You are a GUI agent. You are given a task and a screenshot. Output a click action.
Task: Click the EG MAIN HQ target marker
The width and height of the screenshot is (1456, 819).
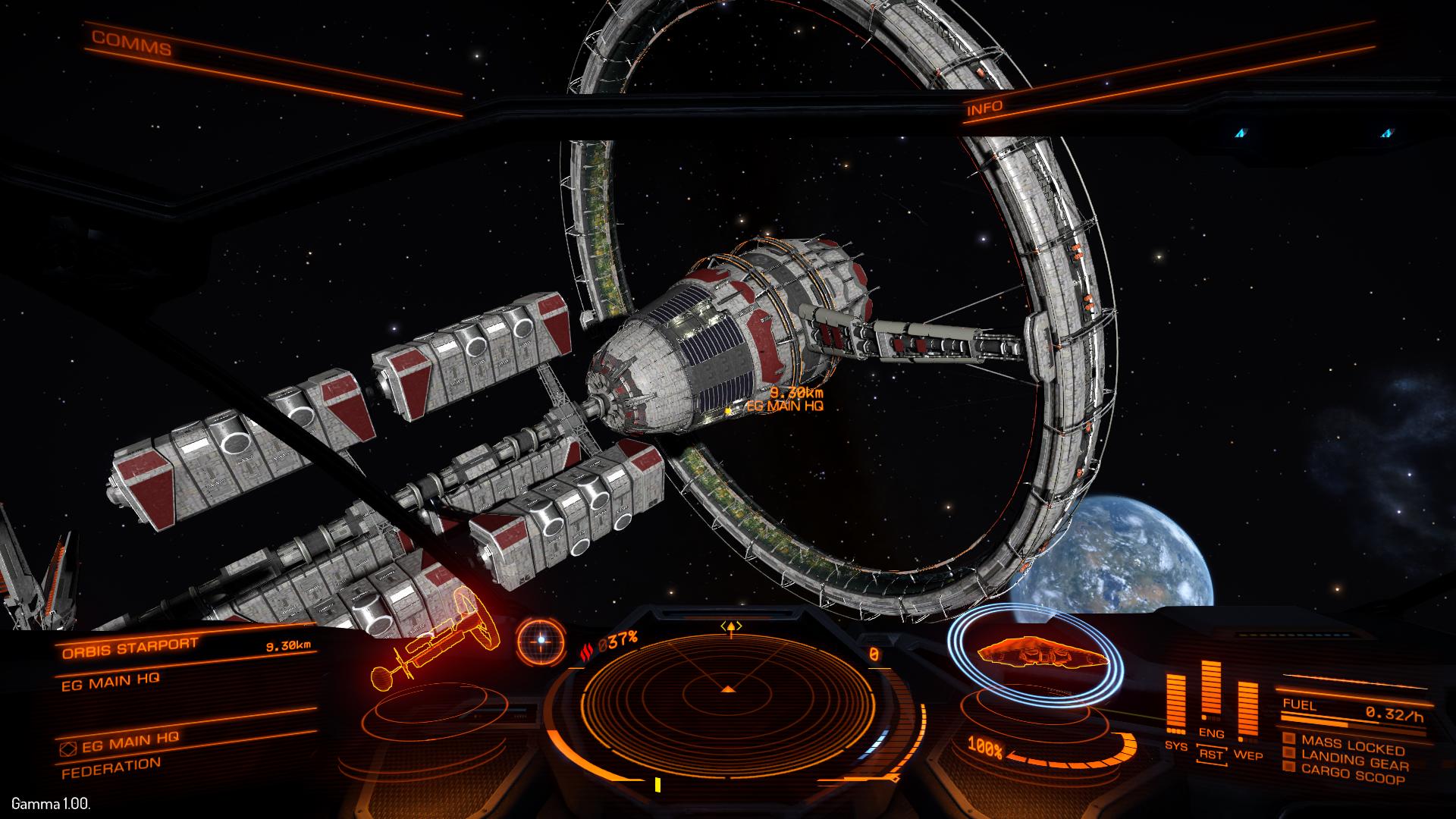coord(729,410)
